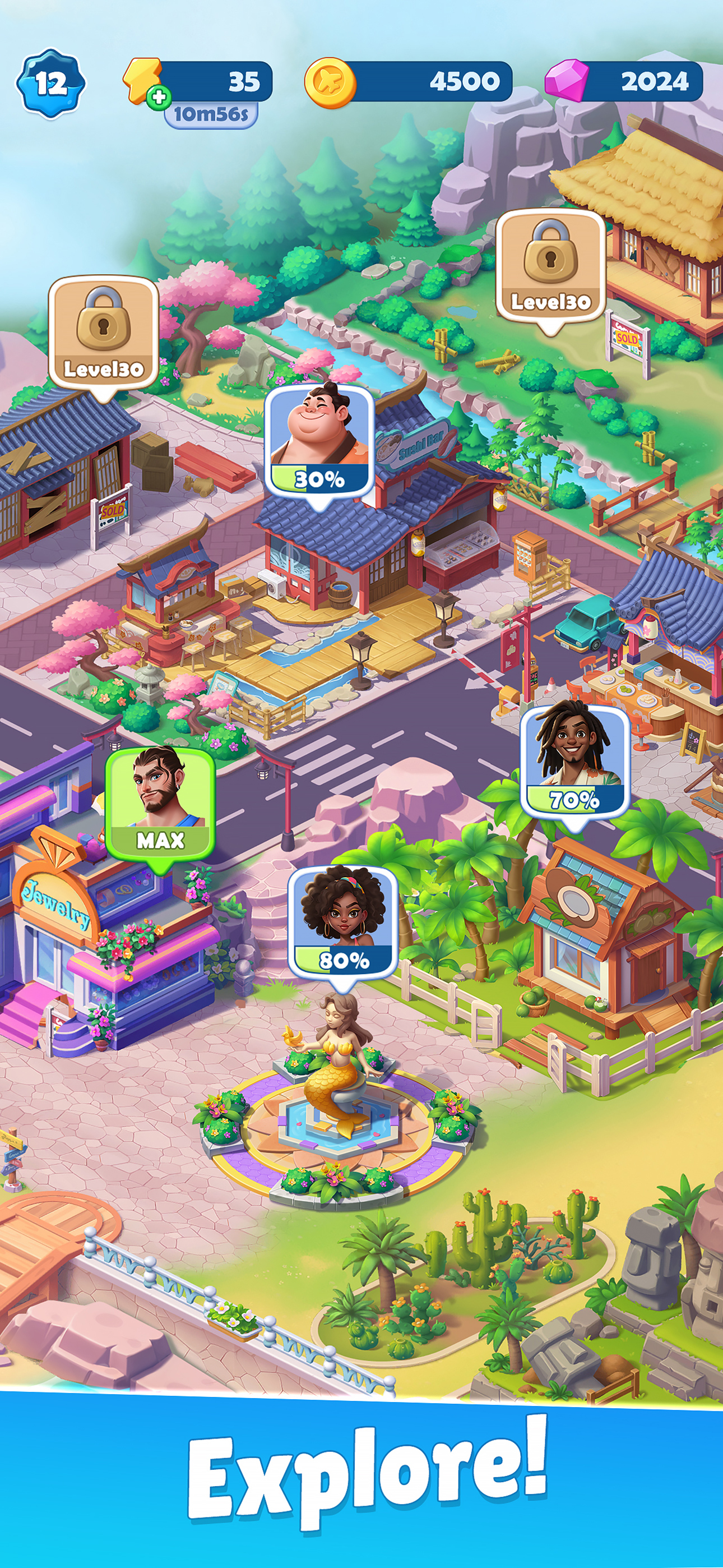Select the MAX bearded man bubble
This screenshot has height=1568, width=723.
[x=160, y=804]
